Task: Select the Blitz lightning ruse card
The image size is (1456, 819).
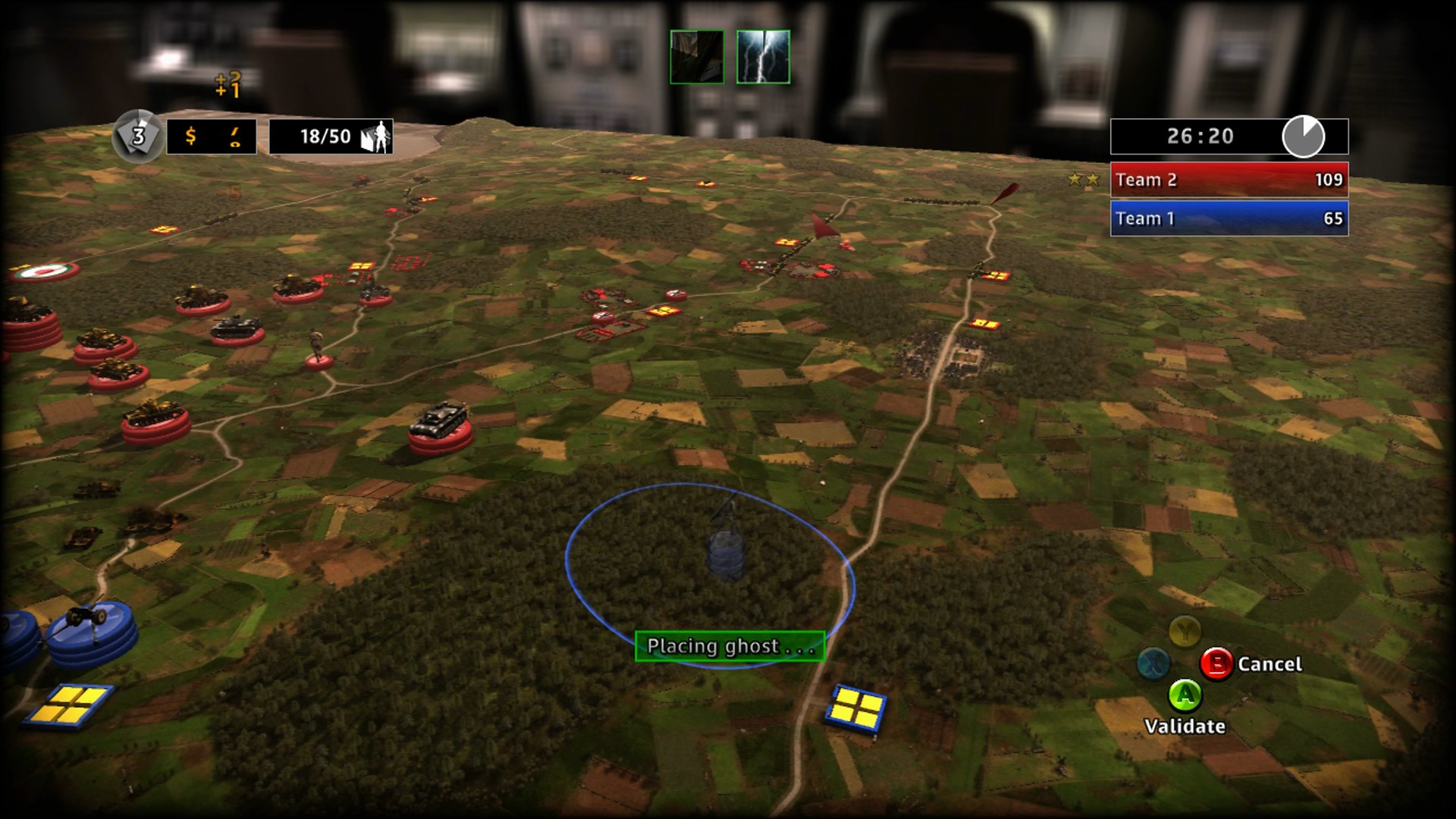Action: click(x=763, y=55)
